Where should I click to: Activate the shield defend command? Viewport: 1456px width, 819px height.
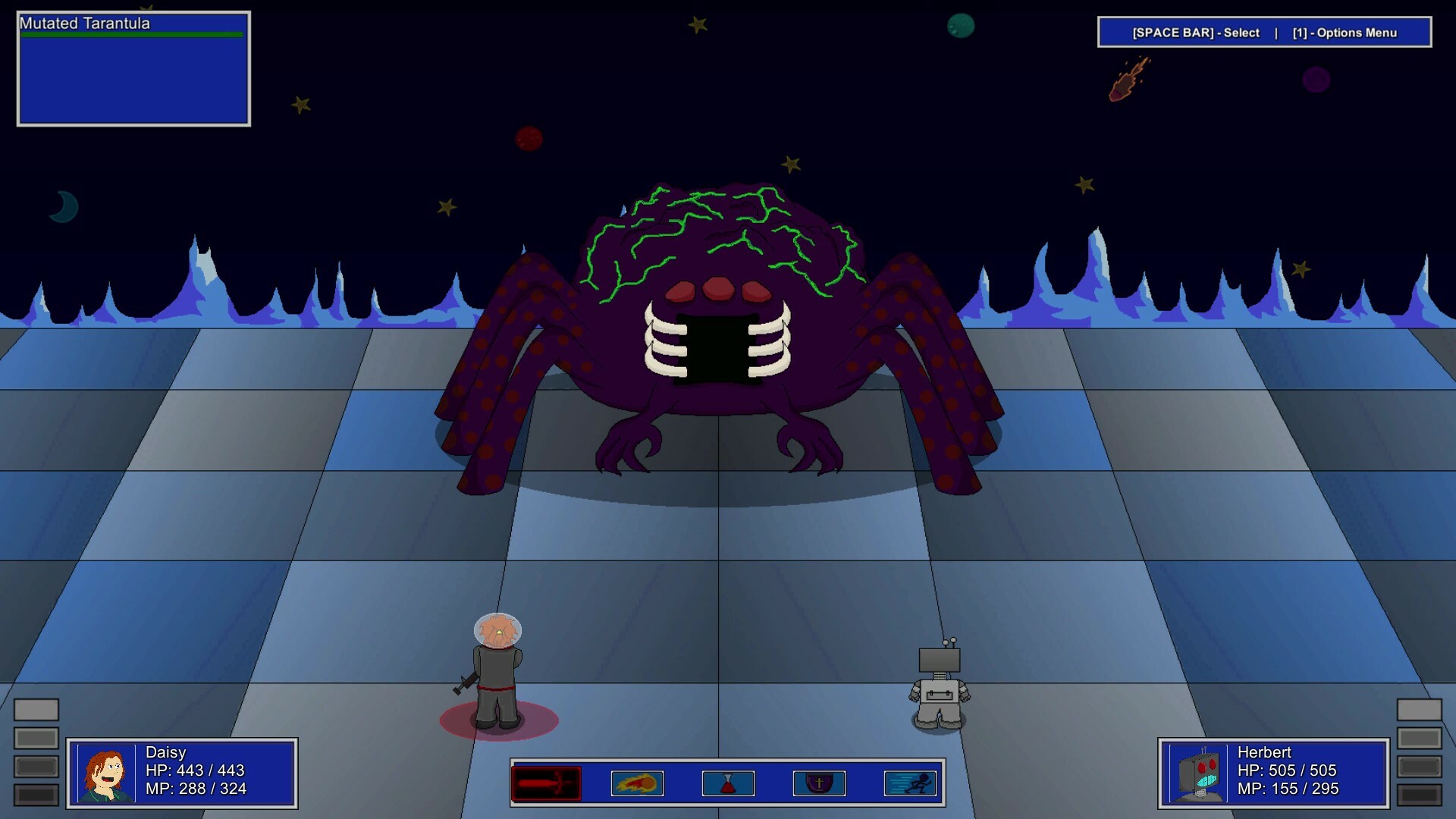(819, 783)
